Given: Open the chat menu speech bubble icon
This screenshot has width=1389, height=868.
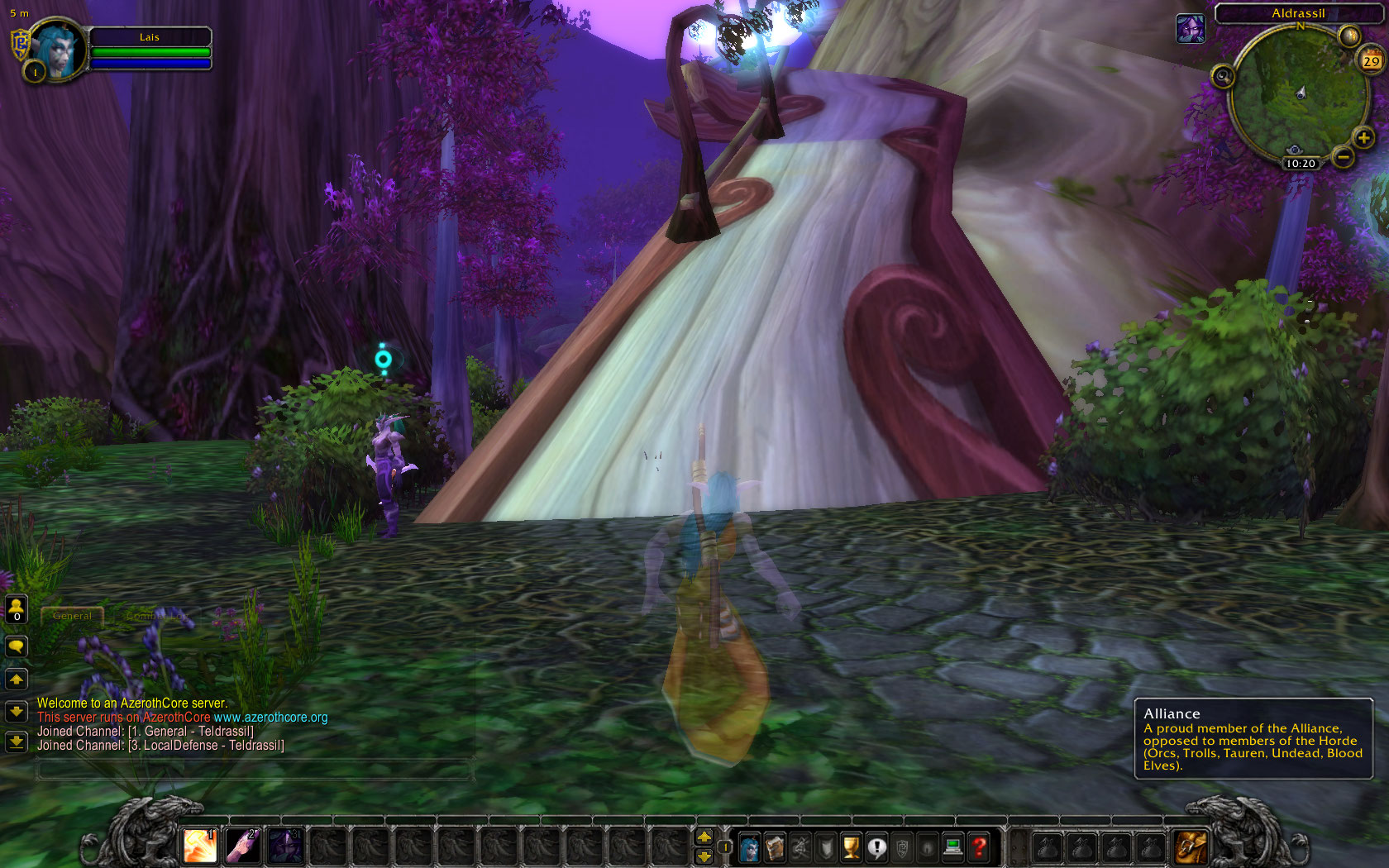Looking at the screenshot, I should pyautogui.click(x=16, y=646).
